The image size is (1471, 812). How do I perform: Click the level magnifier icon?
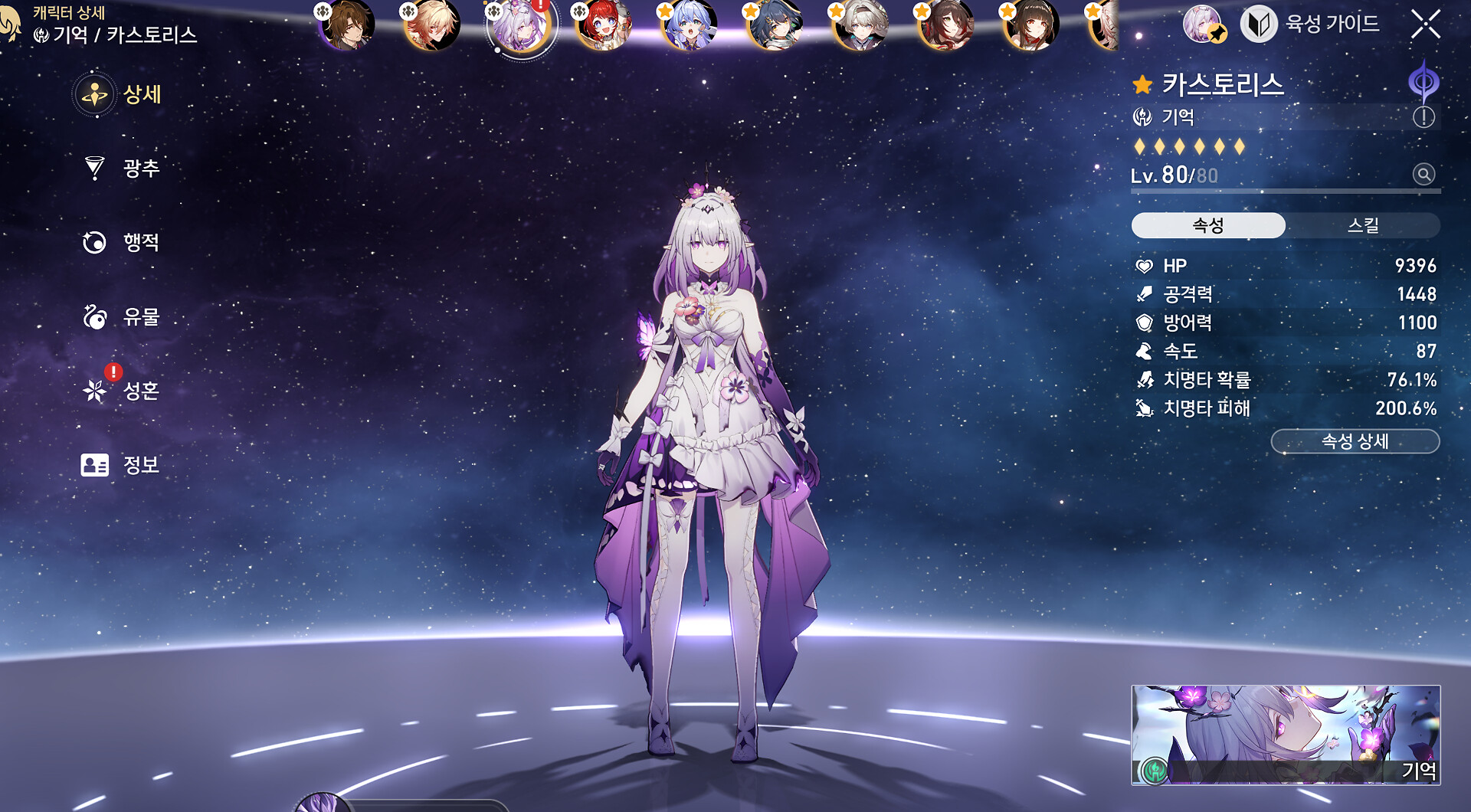(x=1423, y=175)
